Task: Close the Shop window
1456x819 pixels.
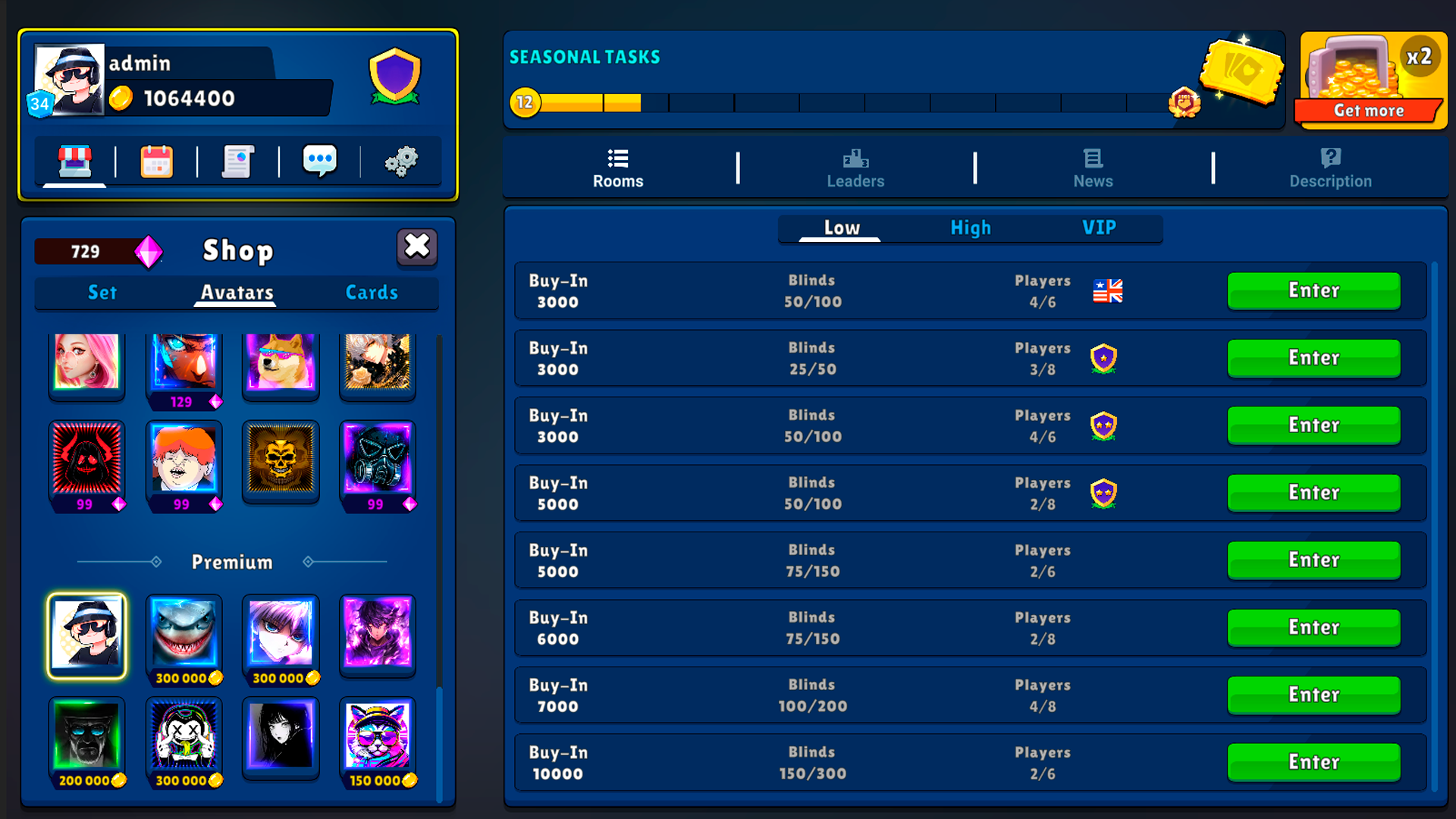Action: (416, 248)
